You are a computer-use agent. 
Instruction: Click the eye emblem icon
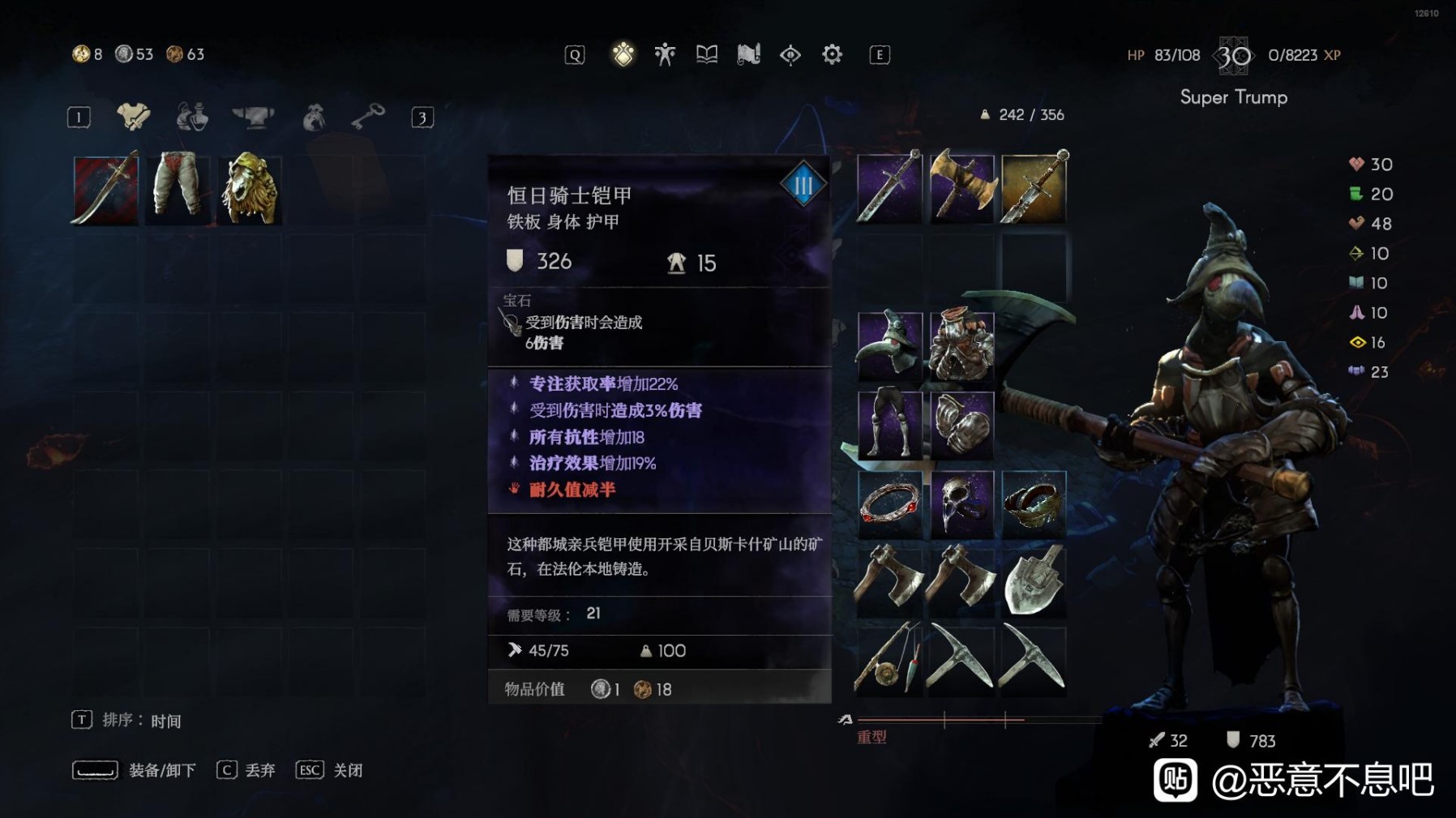(x=790, y=54)
